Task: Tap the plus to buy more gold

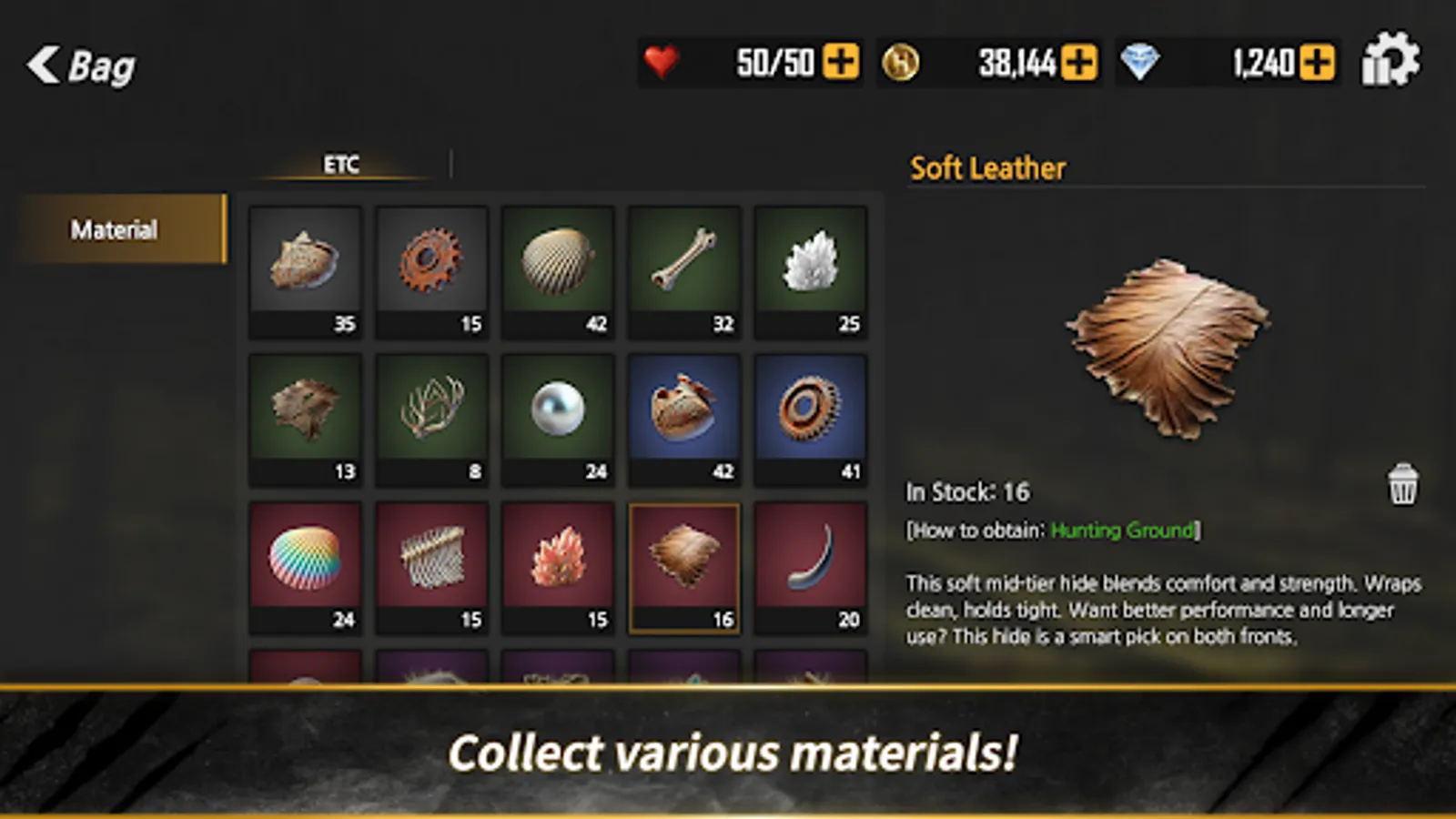Action: [x=1078, y=62]
